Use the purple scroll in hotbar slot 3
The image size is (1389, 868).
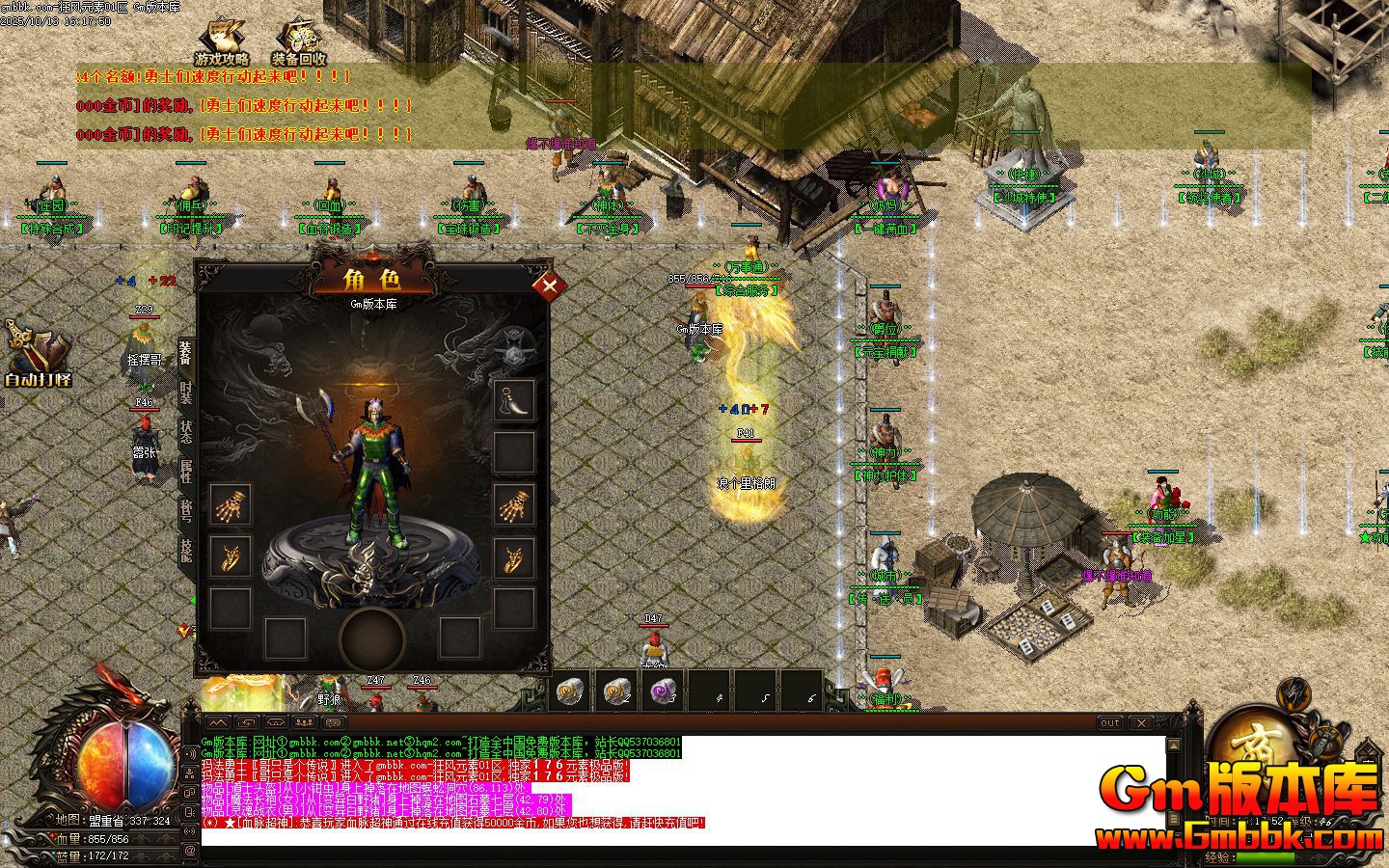663,691
